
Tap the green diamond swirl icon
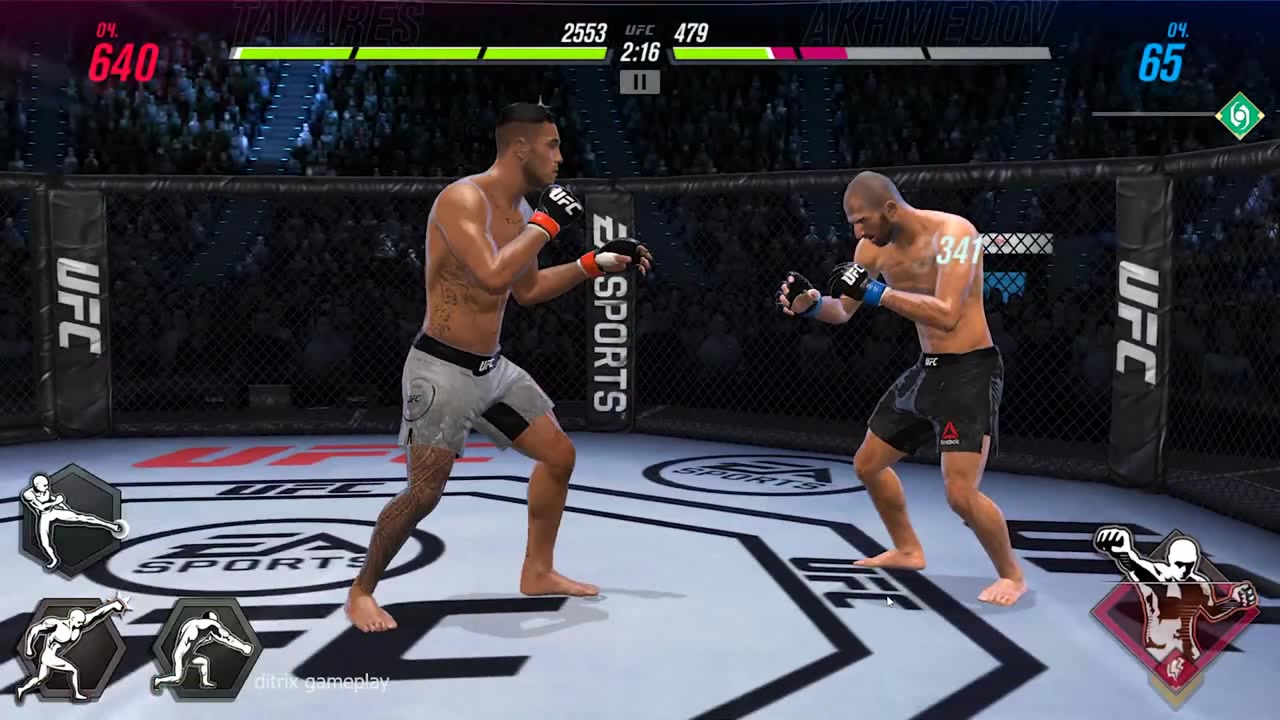1239,115
